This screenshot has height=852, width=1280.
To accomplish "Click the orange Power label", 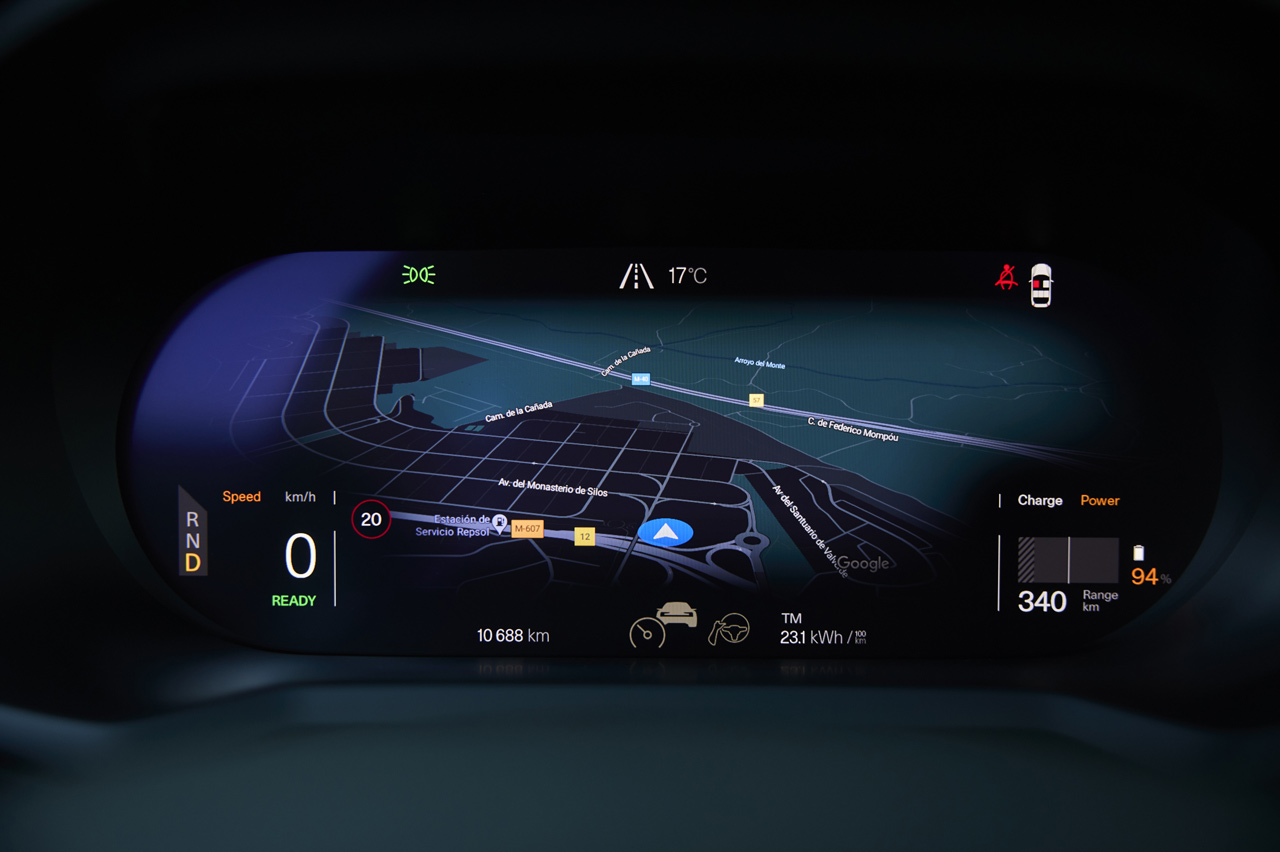I will coord(1100,500).
